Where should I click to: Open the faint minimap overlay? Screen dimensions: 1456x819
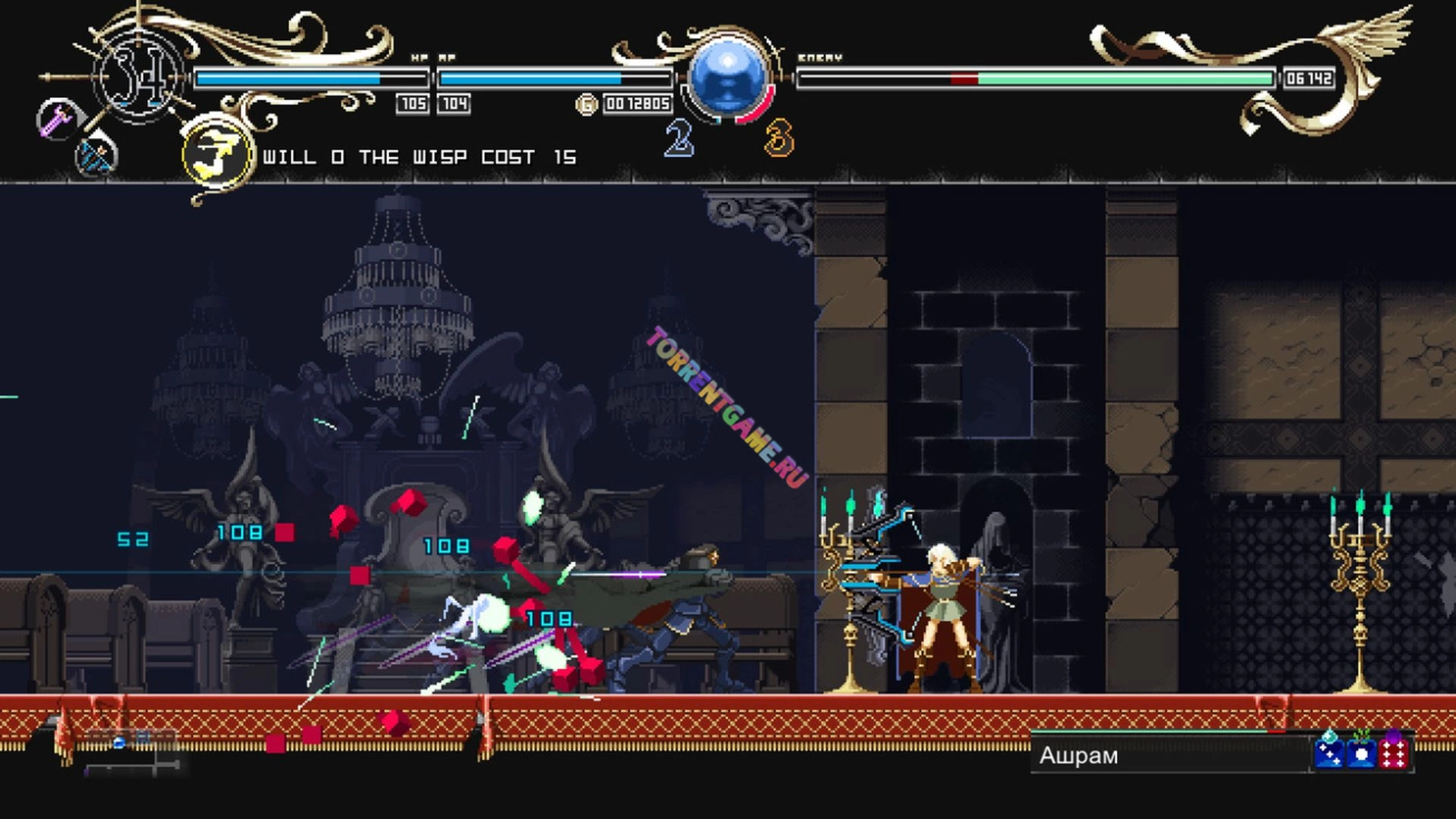130,752
